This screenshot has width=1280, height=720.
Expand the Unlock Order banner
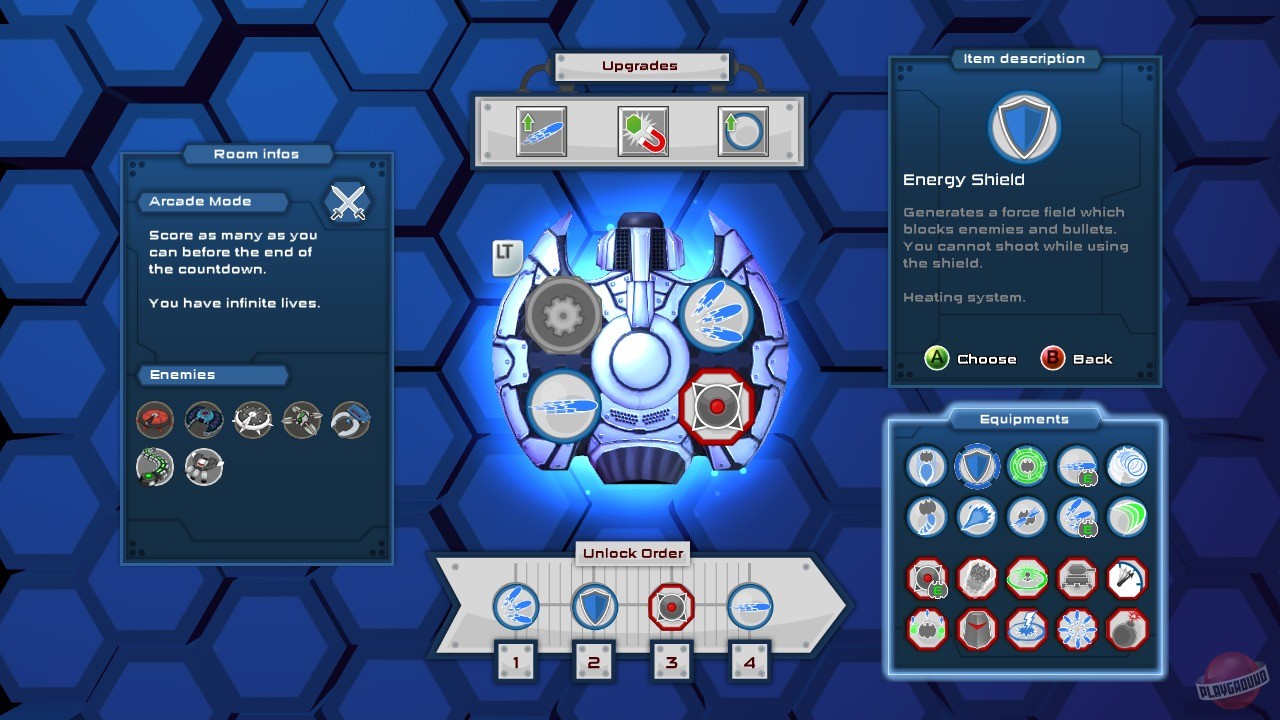coord(632,553)
